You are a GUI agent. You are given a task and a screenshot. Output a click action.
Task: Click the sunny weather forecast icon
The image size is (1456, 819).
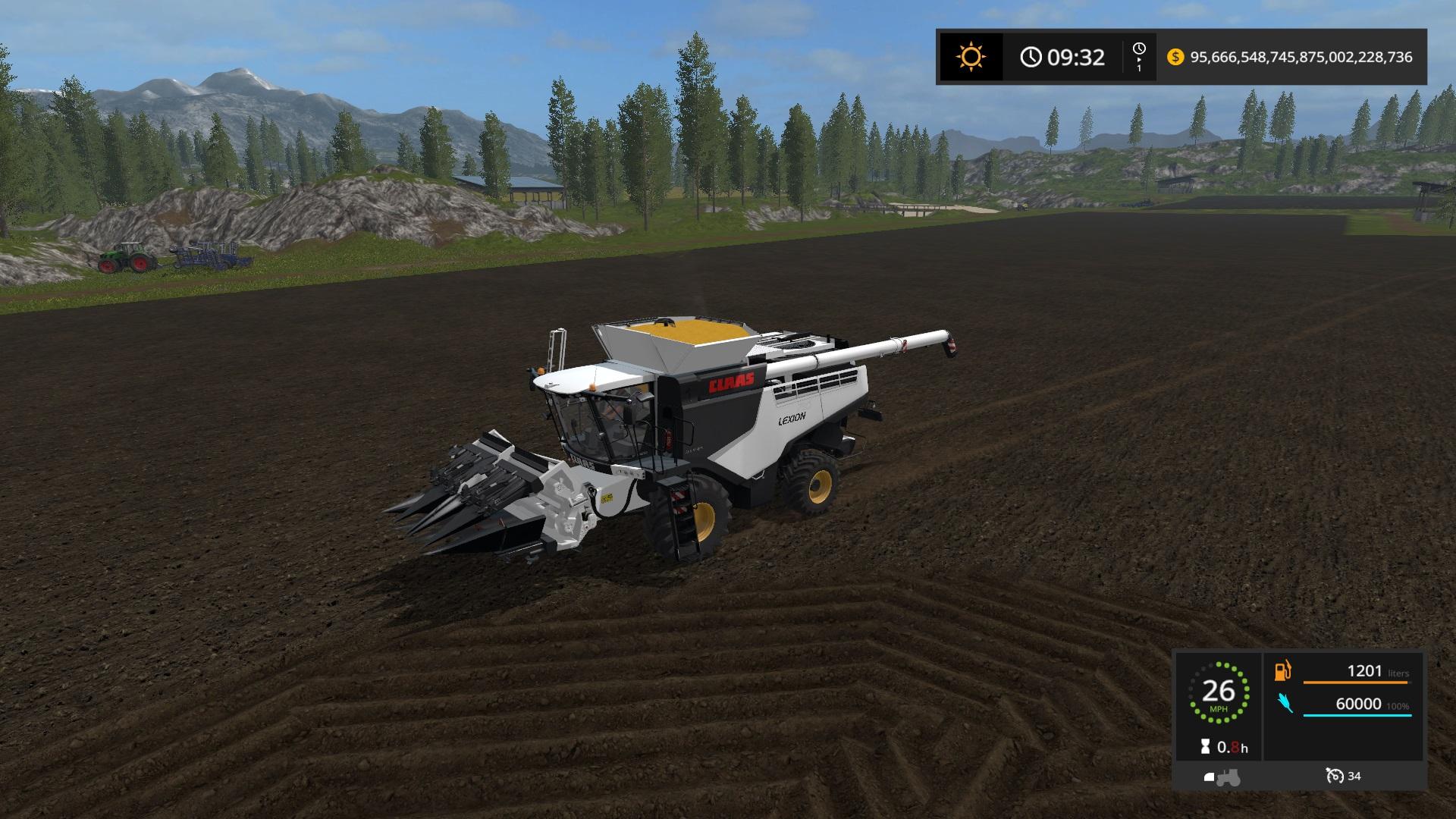(971, 57)
